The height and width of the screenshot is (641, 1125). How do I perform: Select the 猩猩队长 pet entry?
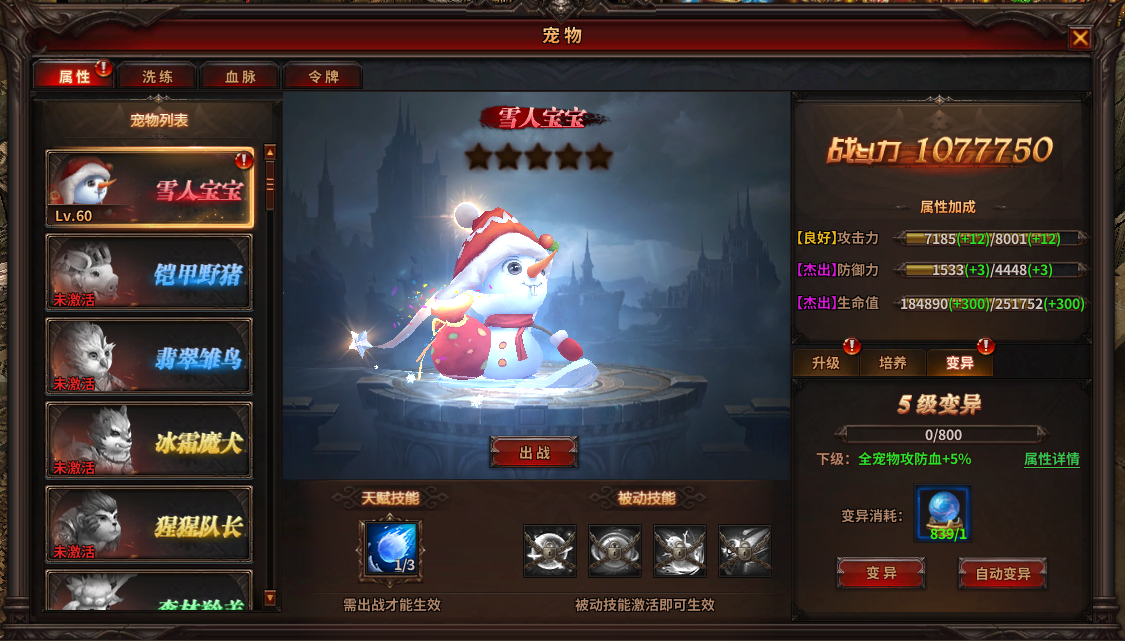(x=150, y=524)
